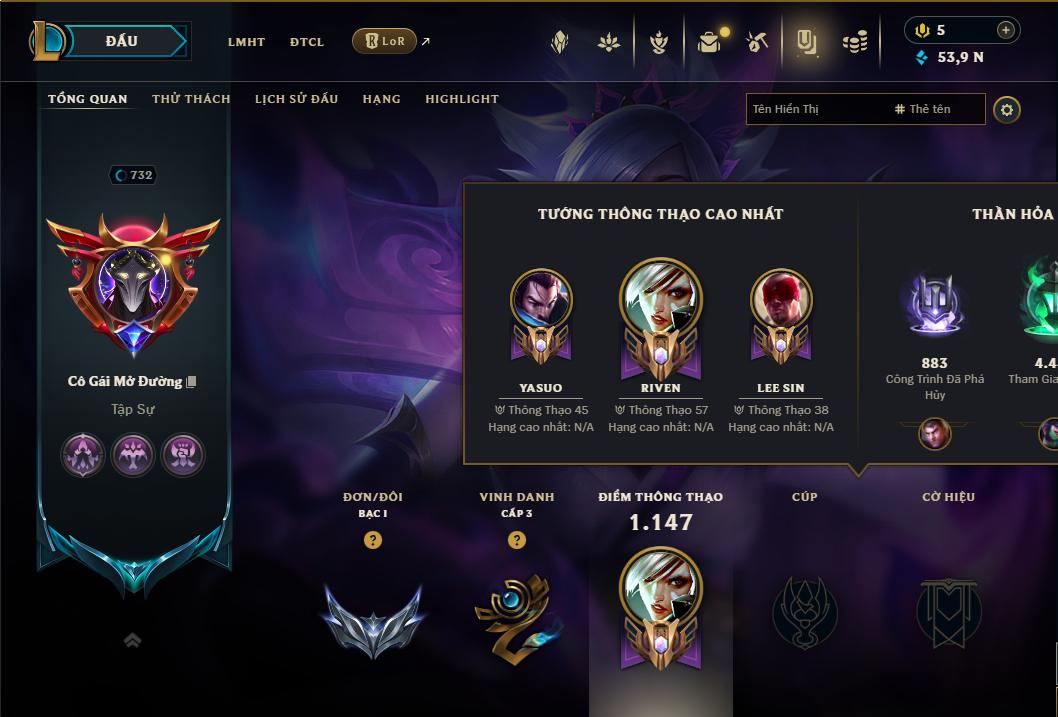Screen dimensions: 1058x717
Task: Select the Lee Sin mastery champion portrait
Action: [781, 298]
